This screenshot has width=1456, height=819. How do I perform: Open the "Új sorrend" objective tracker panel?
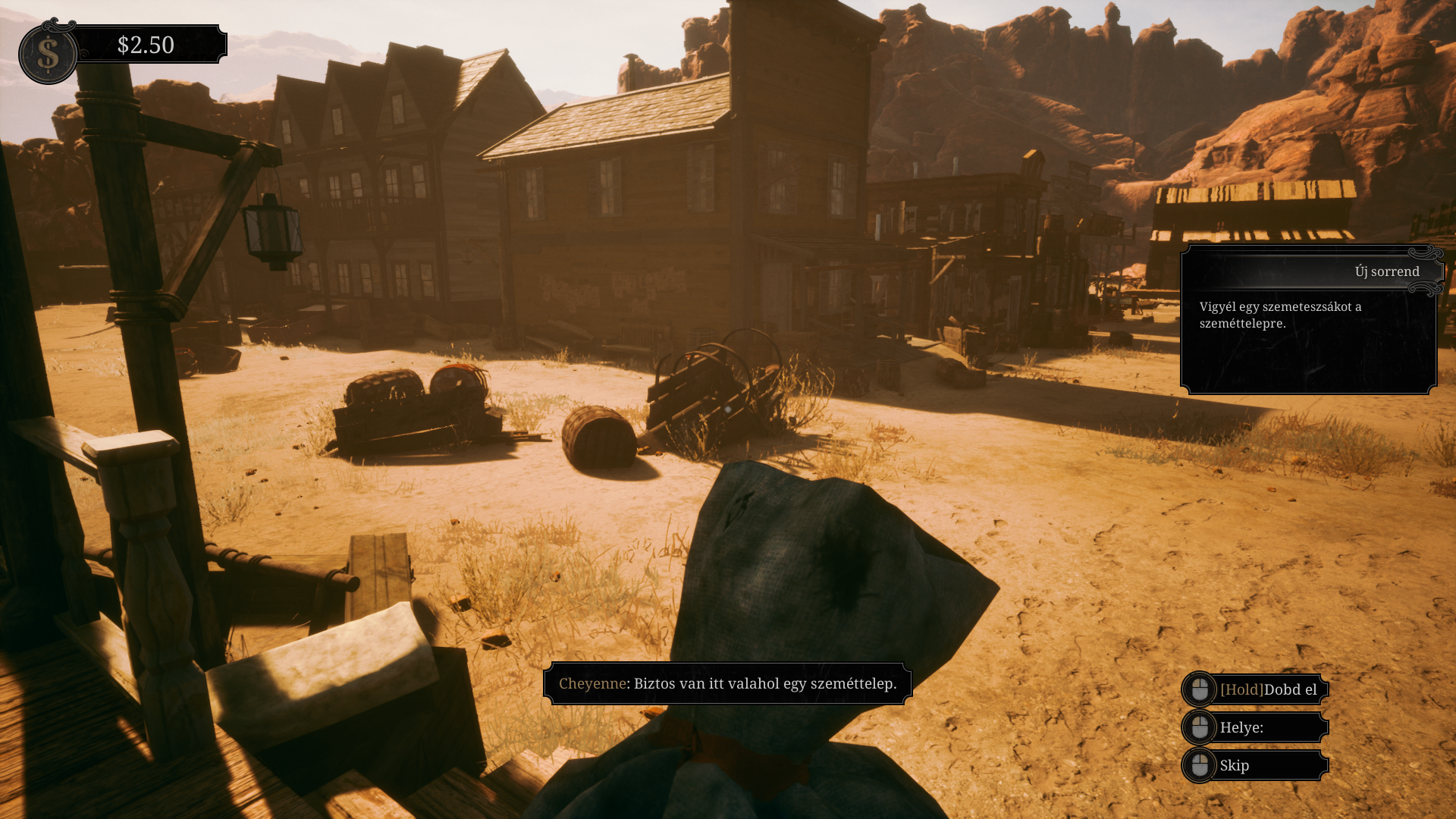pos(1310,271)
